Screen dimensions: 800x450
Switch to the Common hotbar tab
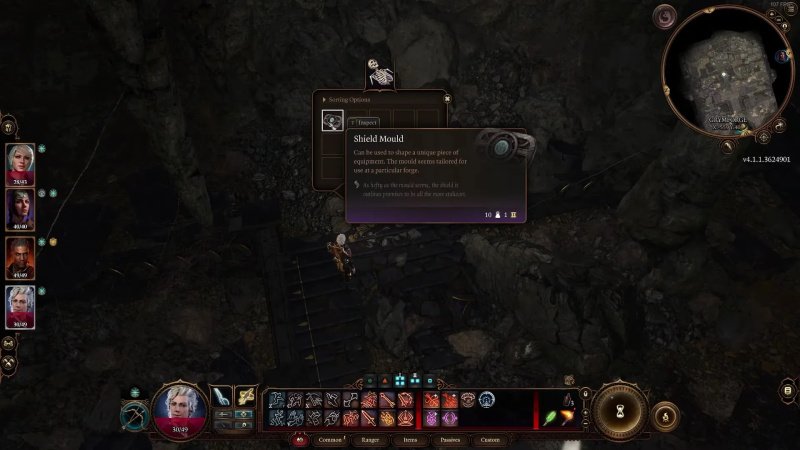pyautogui.click(x=329, y=439)
